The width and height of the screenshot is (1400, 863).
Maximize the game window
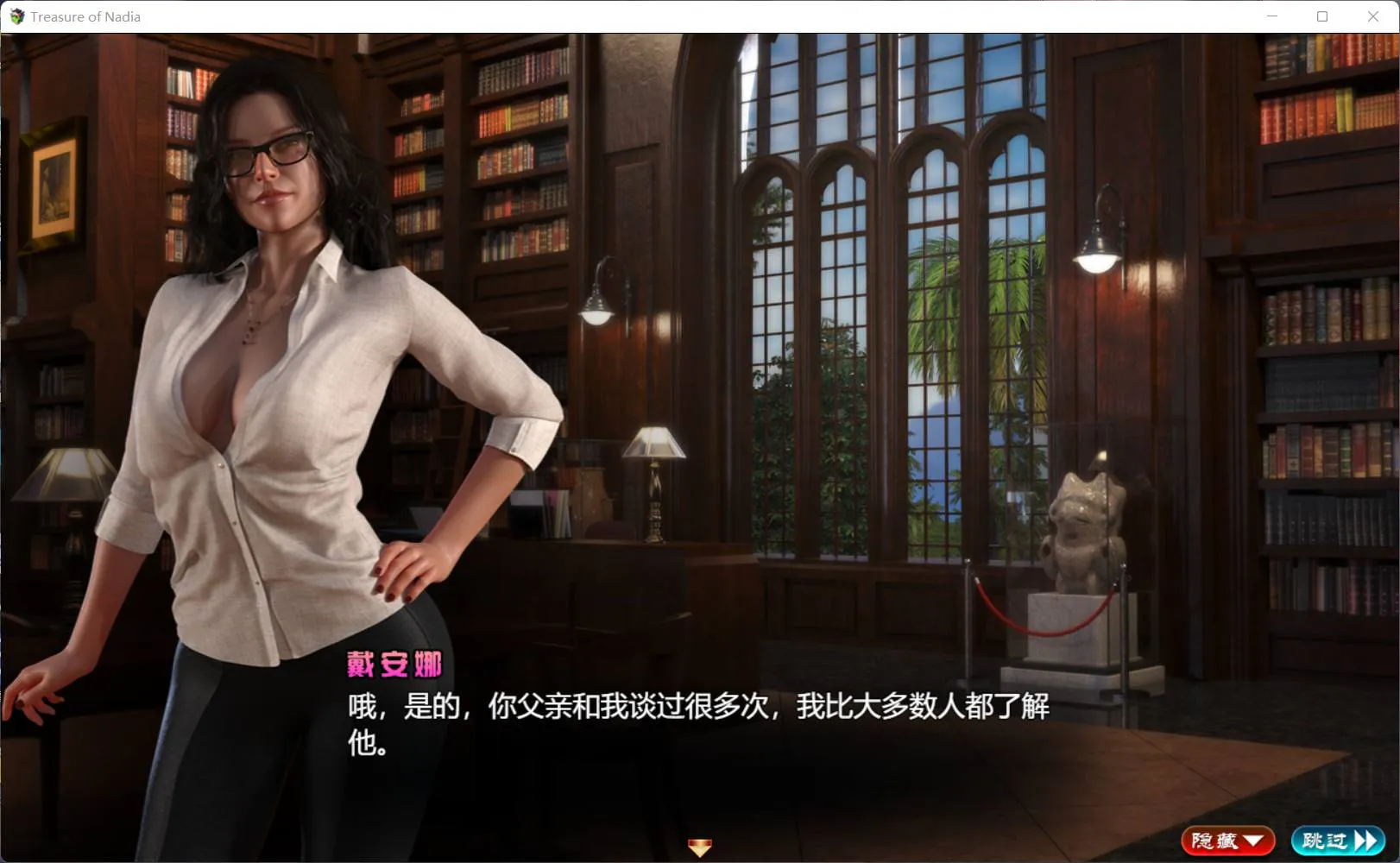(1321, 16)
